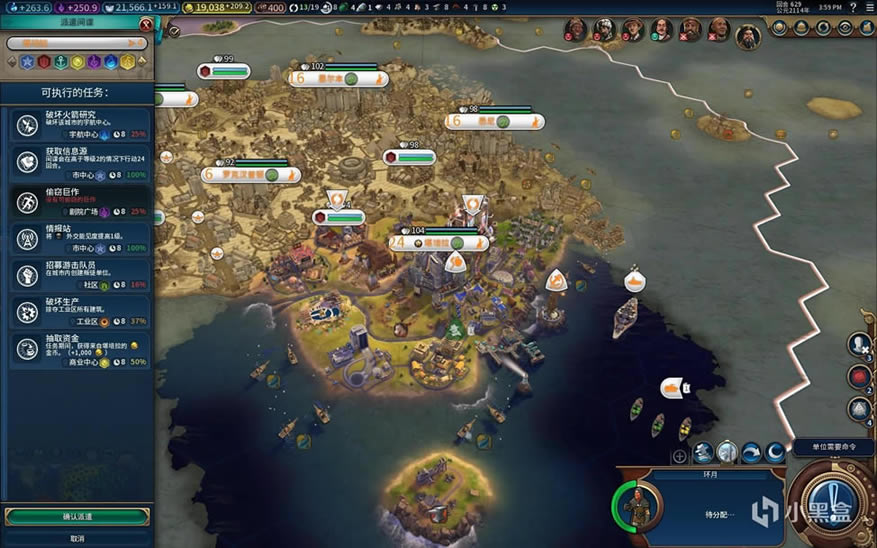Close the spy mission panel
Screen dimensions: 877x548
pyautogui.click(x=146, y=24)
